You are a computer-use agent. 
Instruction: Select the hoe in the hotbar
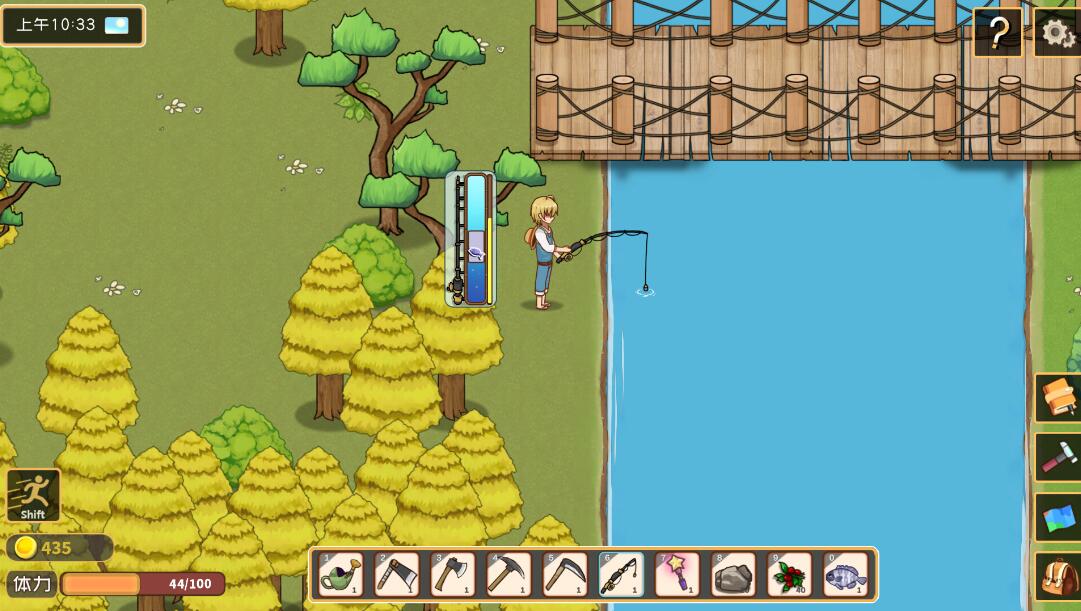click(397, 574)
